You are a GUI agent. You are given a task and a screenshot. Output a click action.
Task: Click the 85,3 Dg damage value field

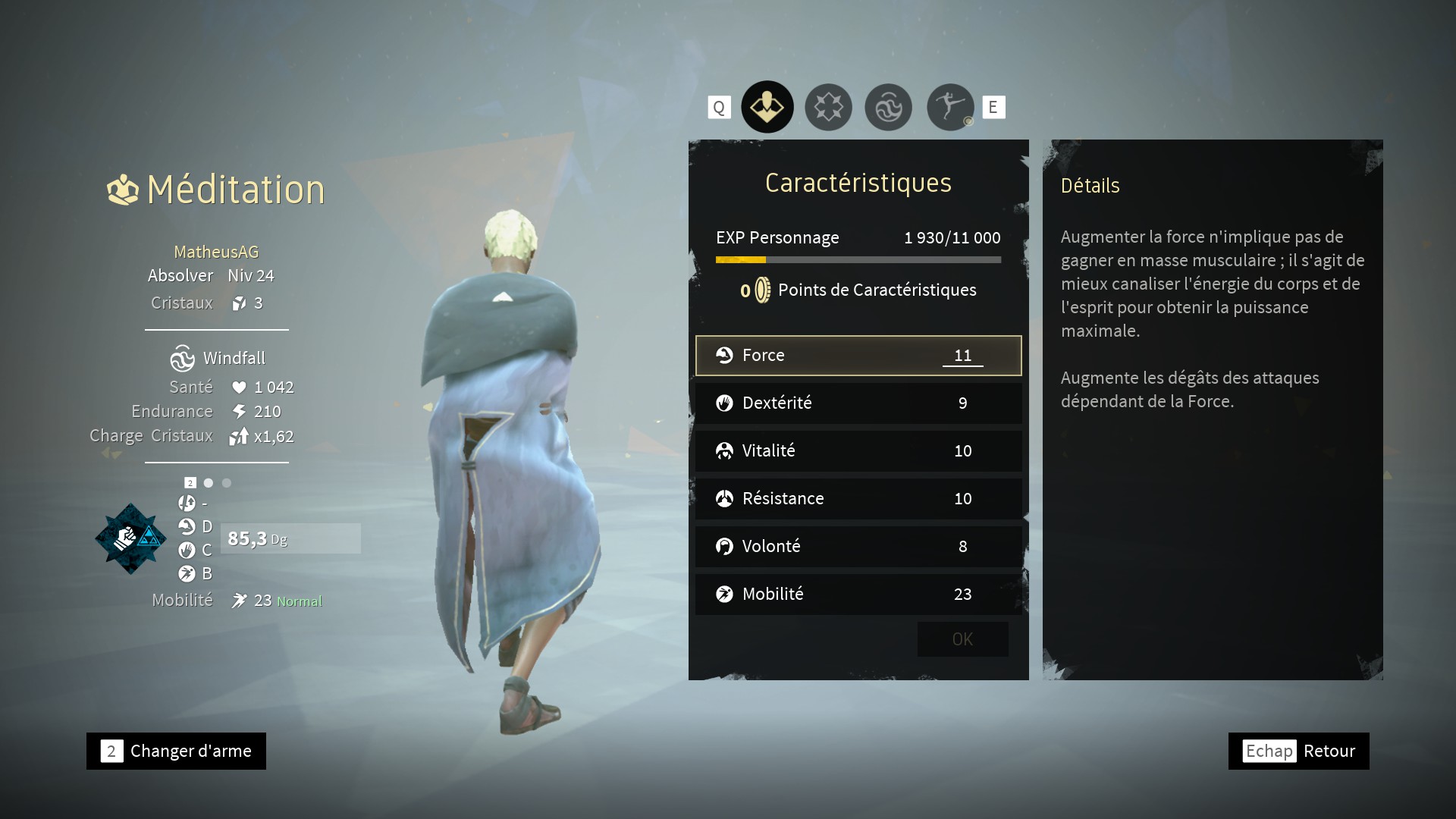coord(290,538)
